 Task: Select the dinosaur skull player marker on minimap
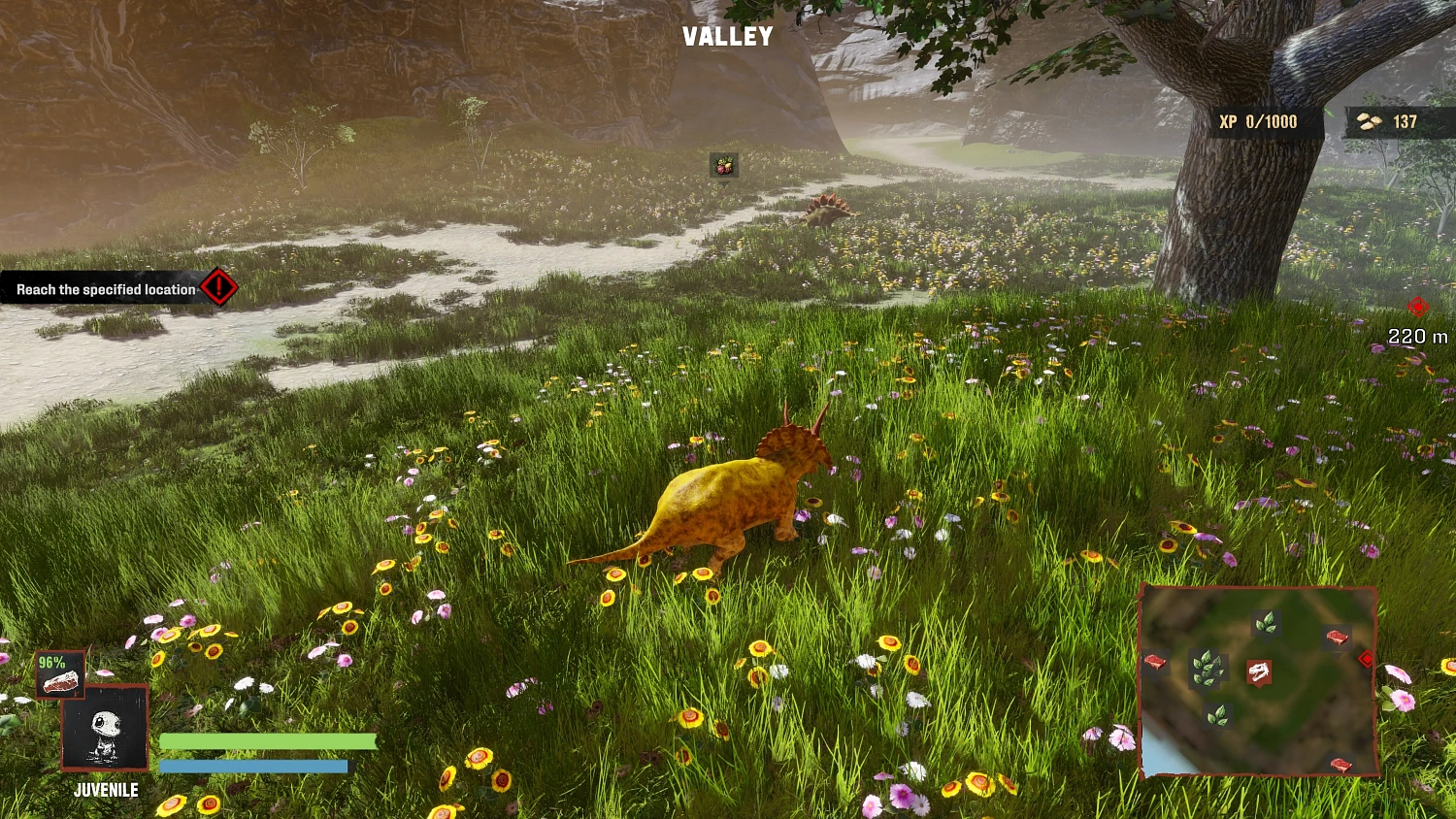coord(1258,672)
